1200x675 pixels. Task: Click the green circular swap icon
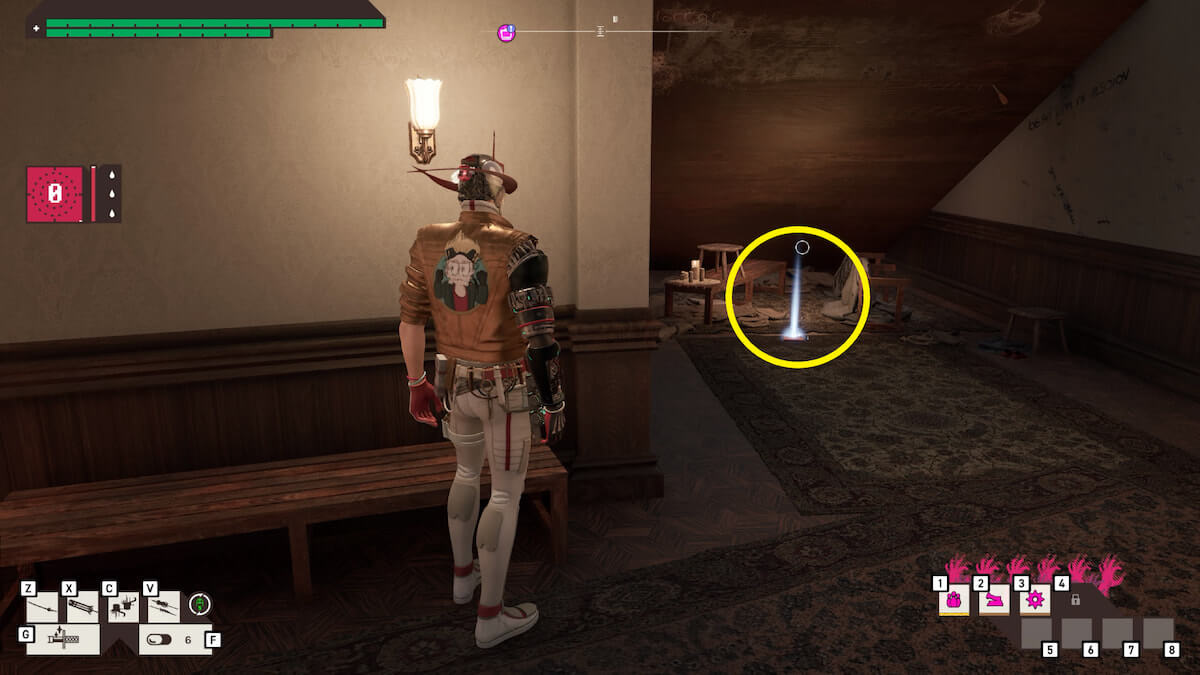pos(201,604)
